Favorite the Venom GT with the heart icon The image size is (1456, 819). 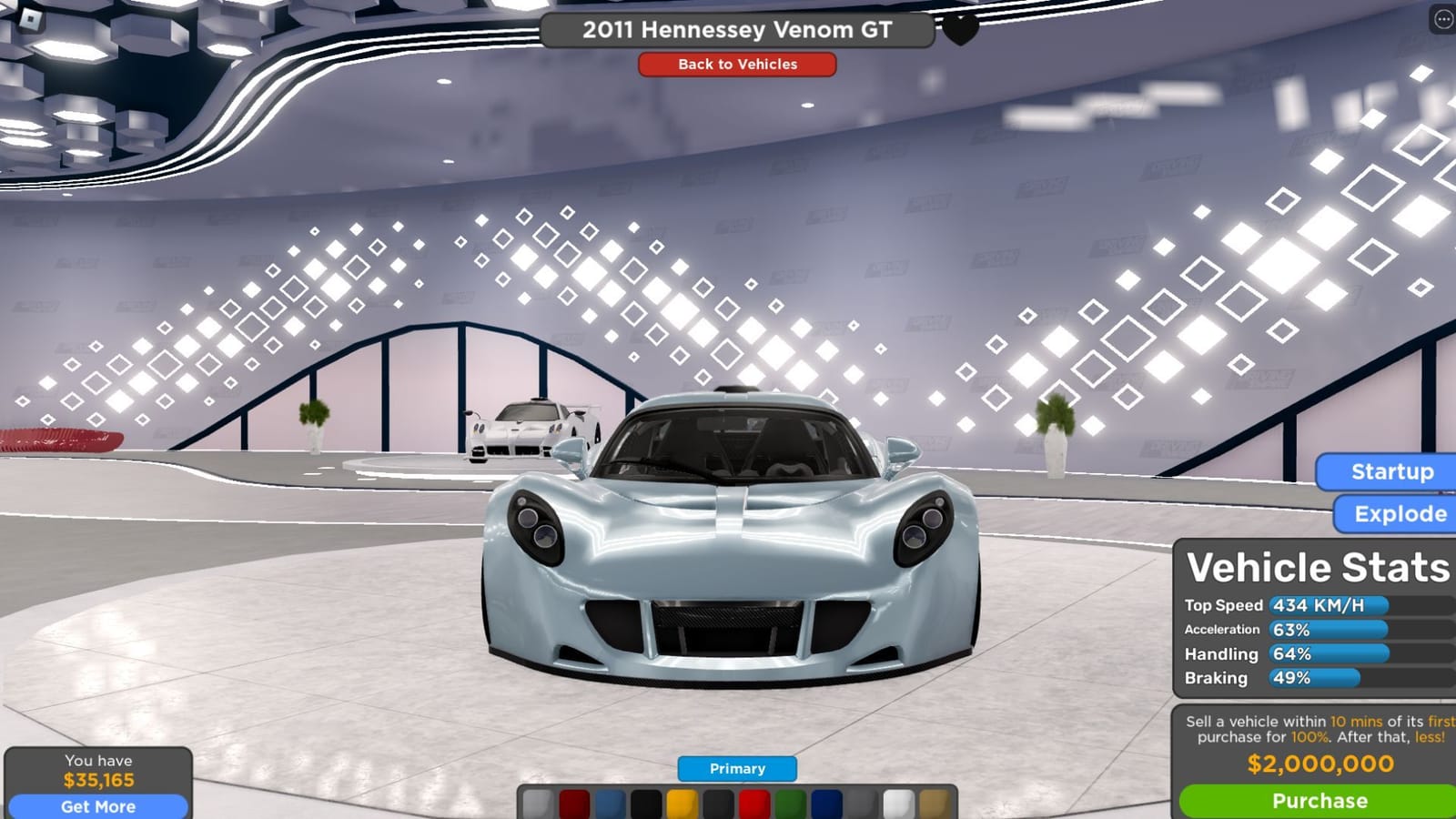tap(958, 27)
